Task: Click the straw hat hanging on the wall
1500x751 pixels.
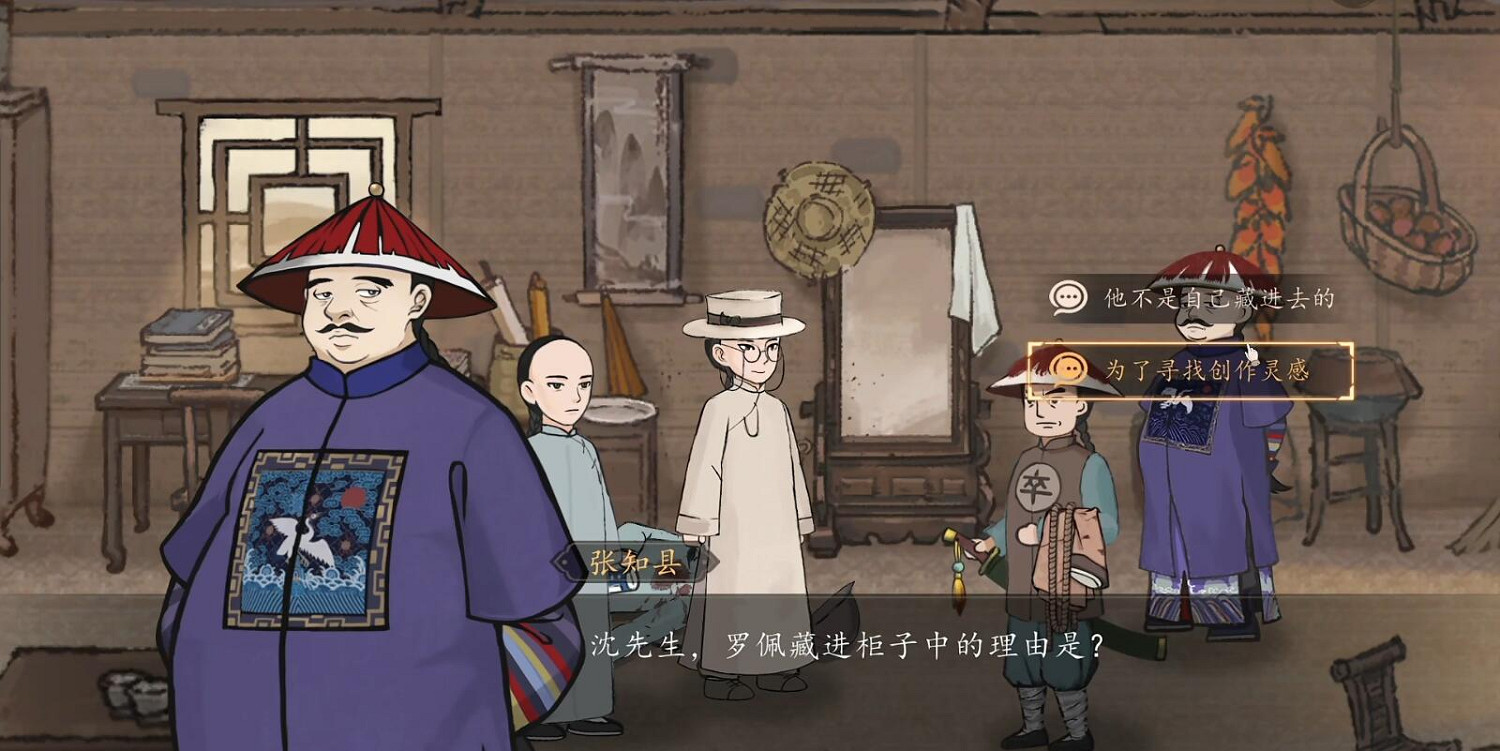Action: [819, 220]
